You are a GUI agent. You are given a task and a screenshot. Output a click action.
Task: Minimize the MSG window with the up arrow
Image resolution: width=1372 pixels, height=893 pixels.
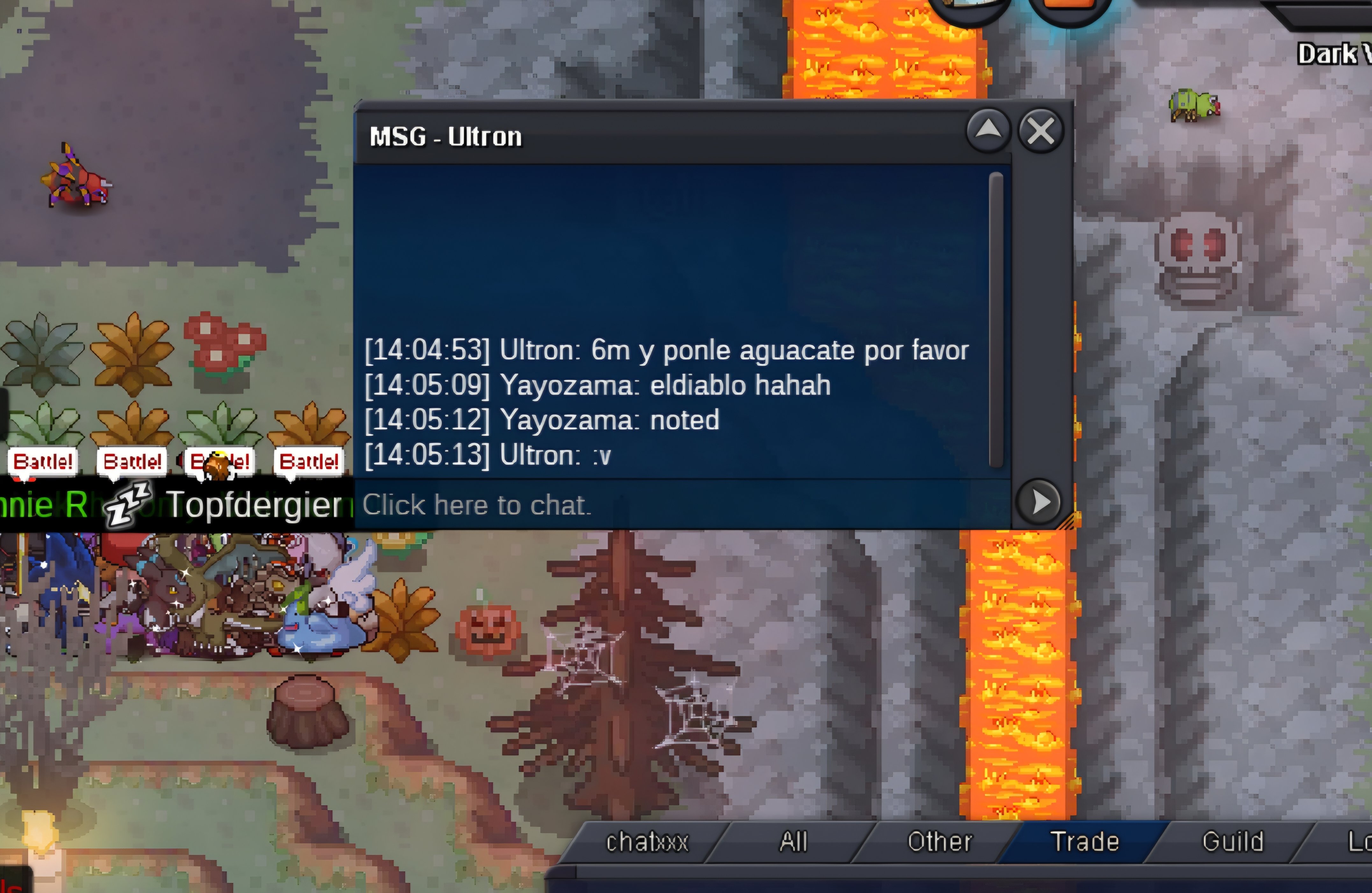tap(988, 130)
